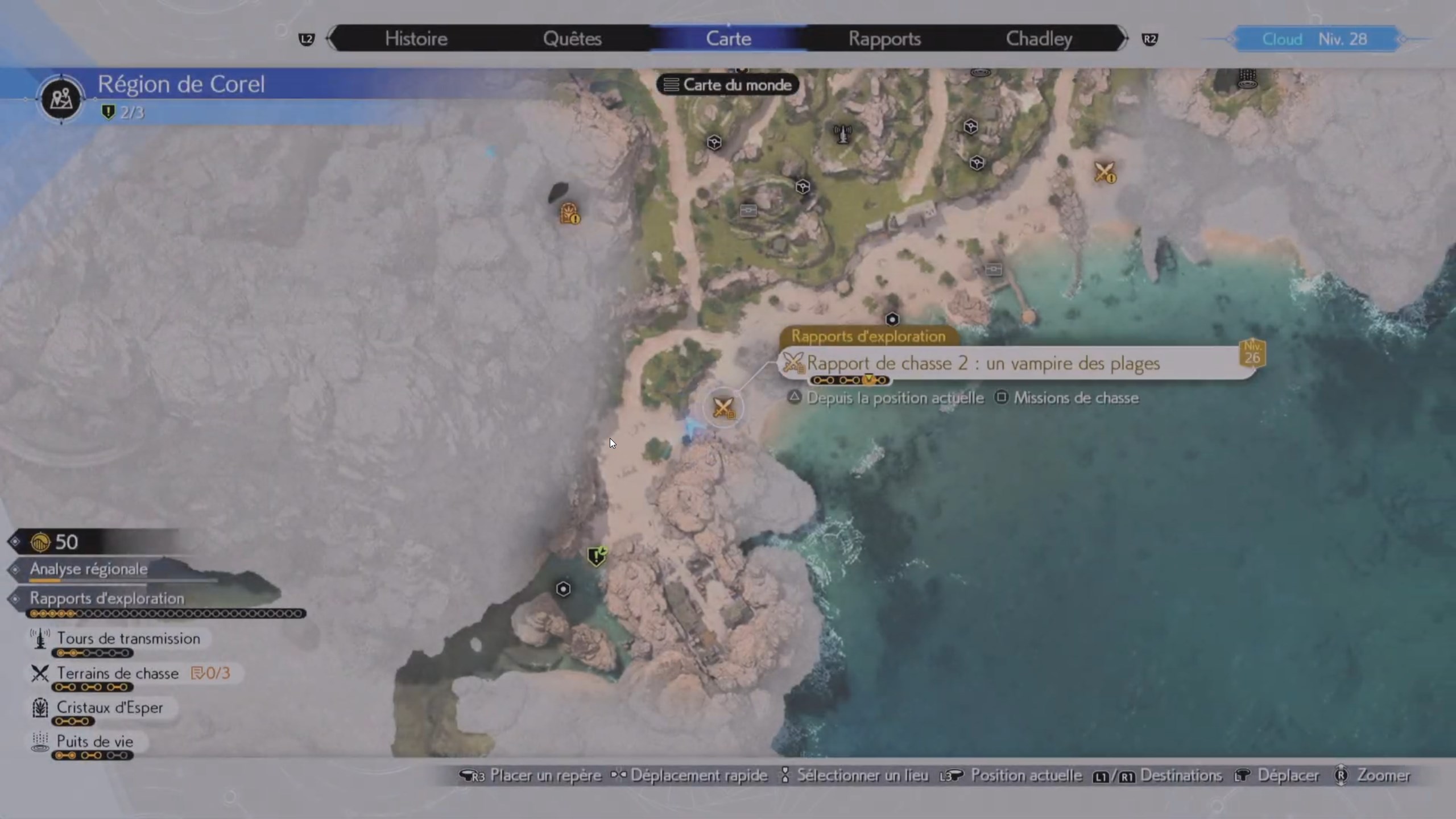
Task: Choose the Terrains de chasse entry
Action: (118, 673)
